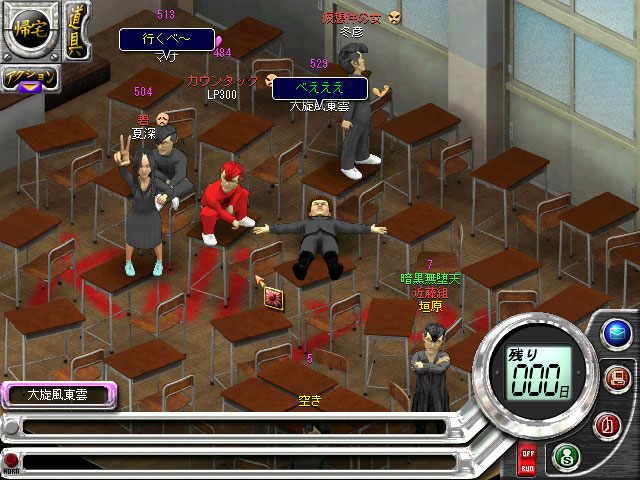The width and height of the screenshot is (640, 480).
Task: Select the 大旋風東雲 name tag
Action: coord(57,395)
